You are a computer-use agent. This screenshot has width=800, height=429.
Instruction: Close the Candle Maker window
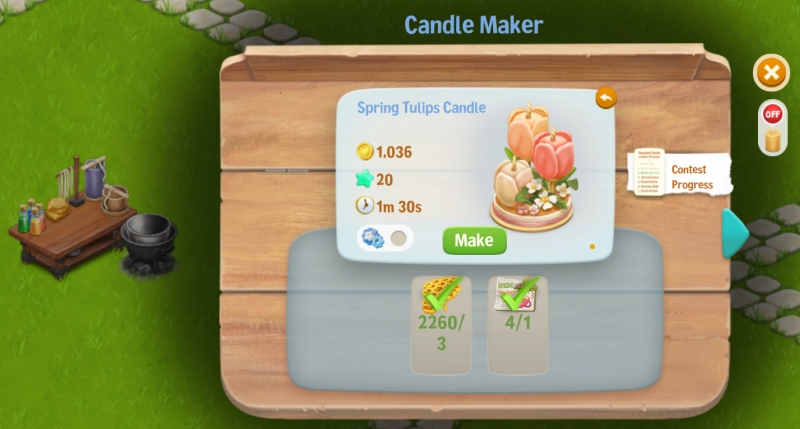tap(770, 73)
